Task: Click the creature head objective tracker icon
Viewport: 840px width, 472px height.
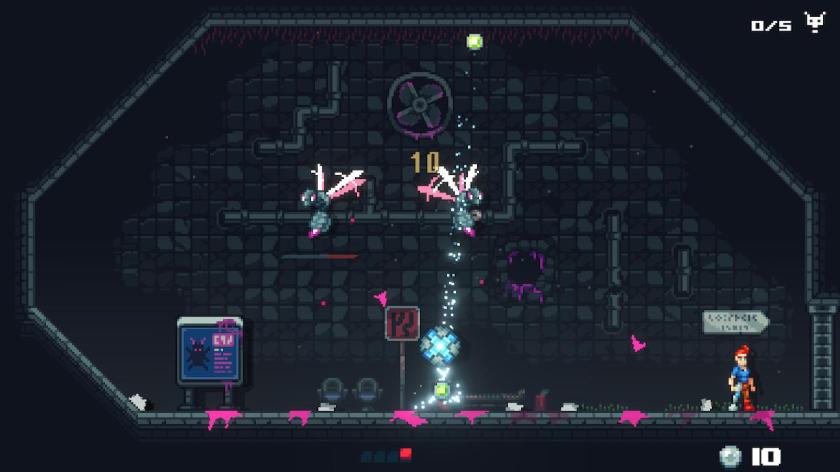Action: pyautogui.click(x=814, y=23)
